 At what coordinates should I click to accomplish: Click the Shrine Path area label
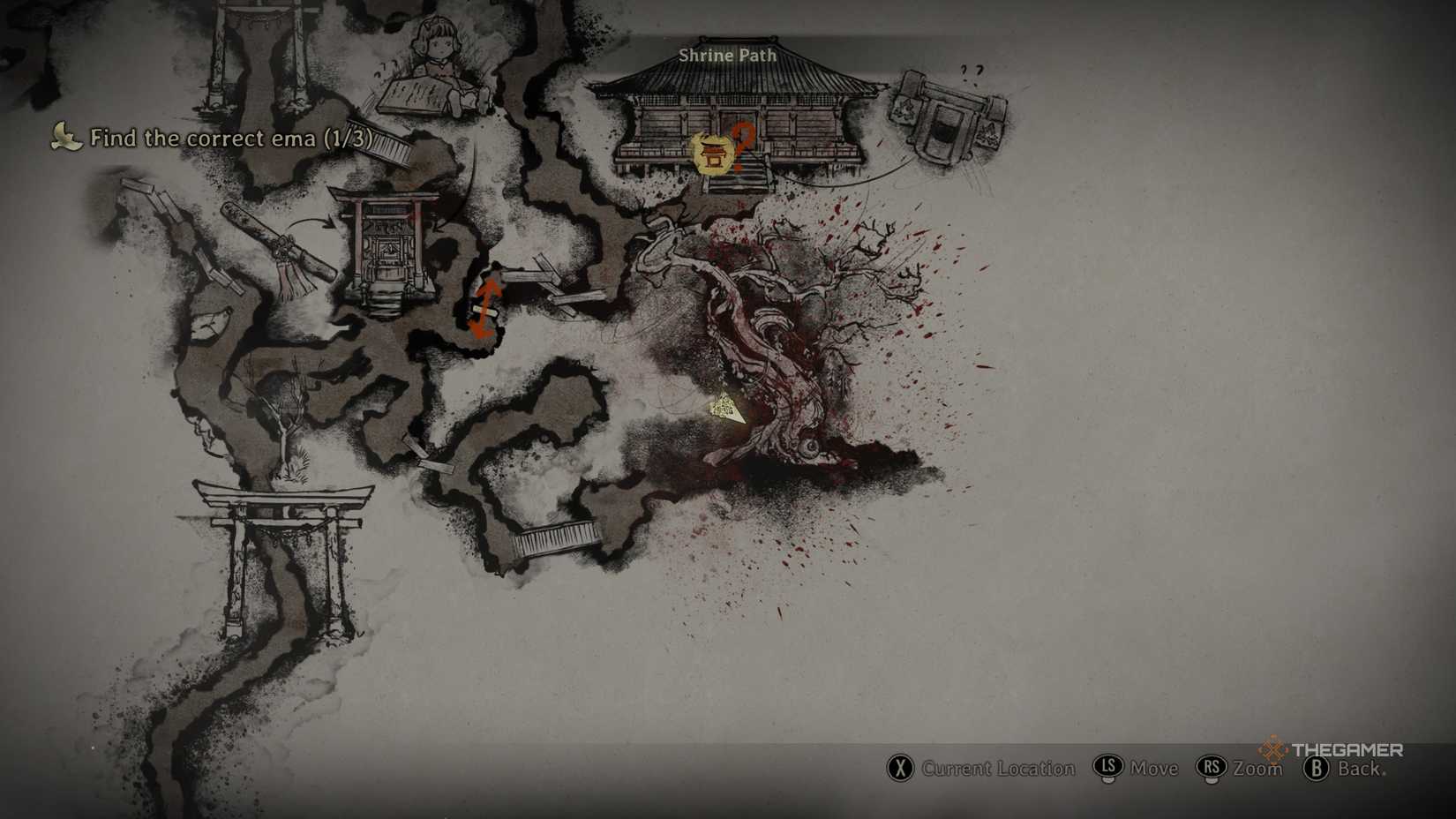click(x=727, y=55)
